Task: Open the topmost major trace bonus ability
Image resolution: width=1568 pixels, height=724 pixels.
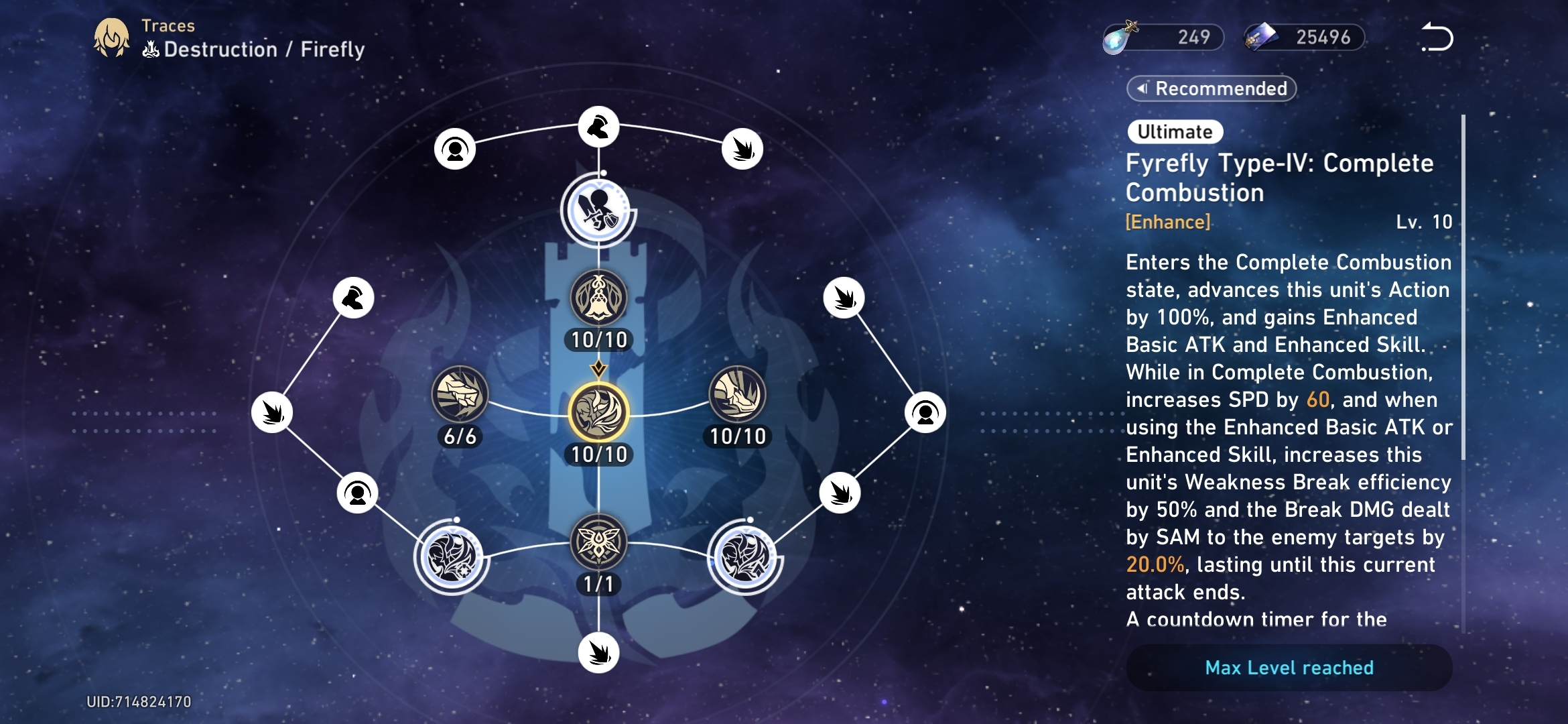Action: (x=598, y=211)
